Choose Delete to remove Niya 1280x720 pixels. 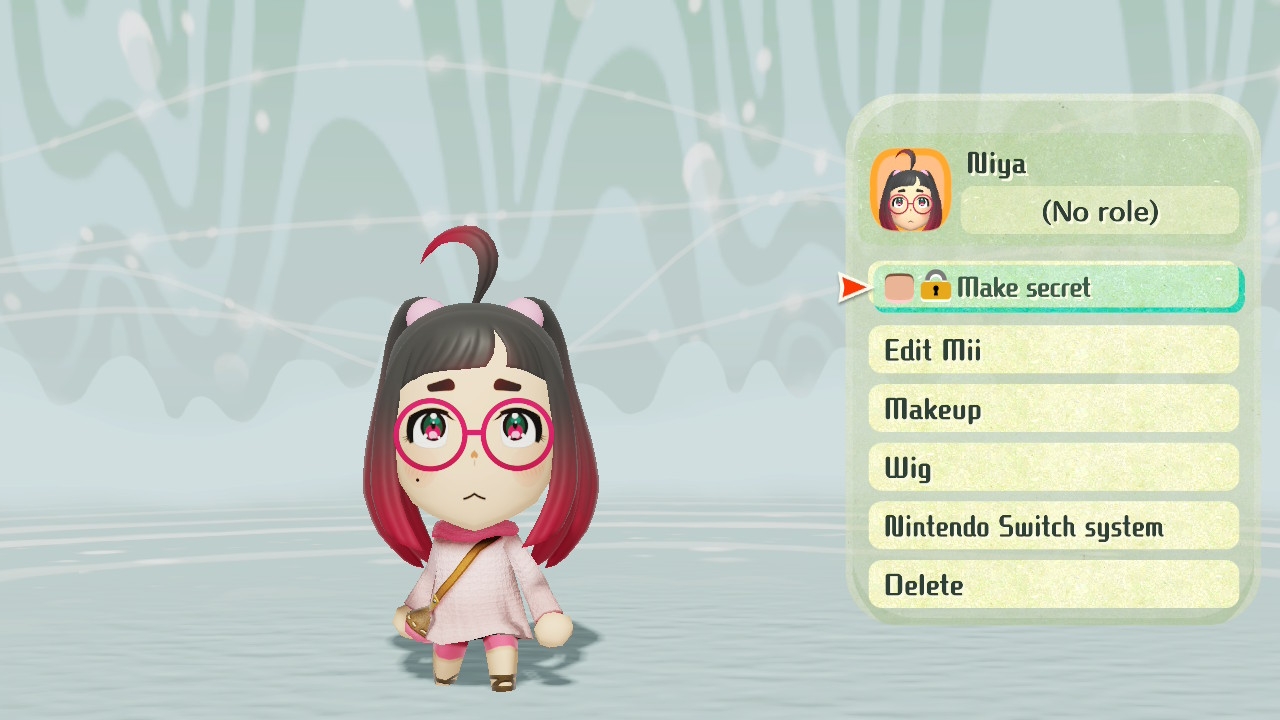pyautogui.click(x=1054, y=585)
